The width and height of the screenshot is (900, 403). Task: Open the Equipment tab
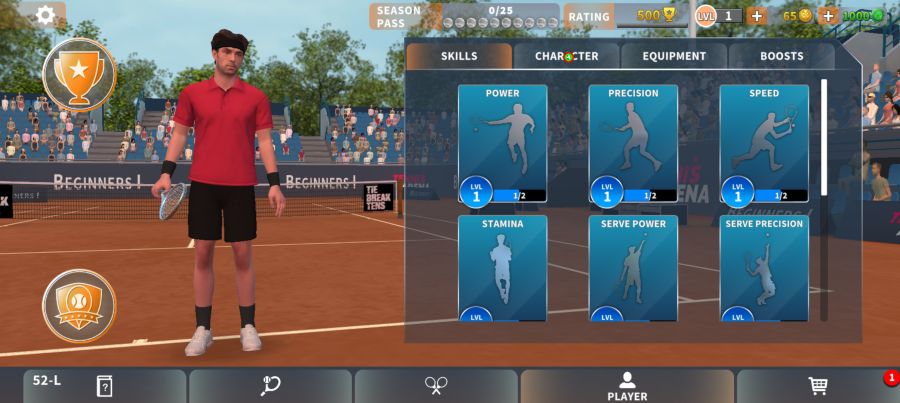coord(674,56)
